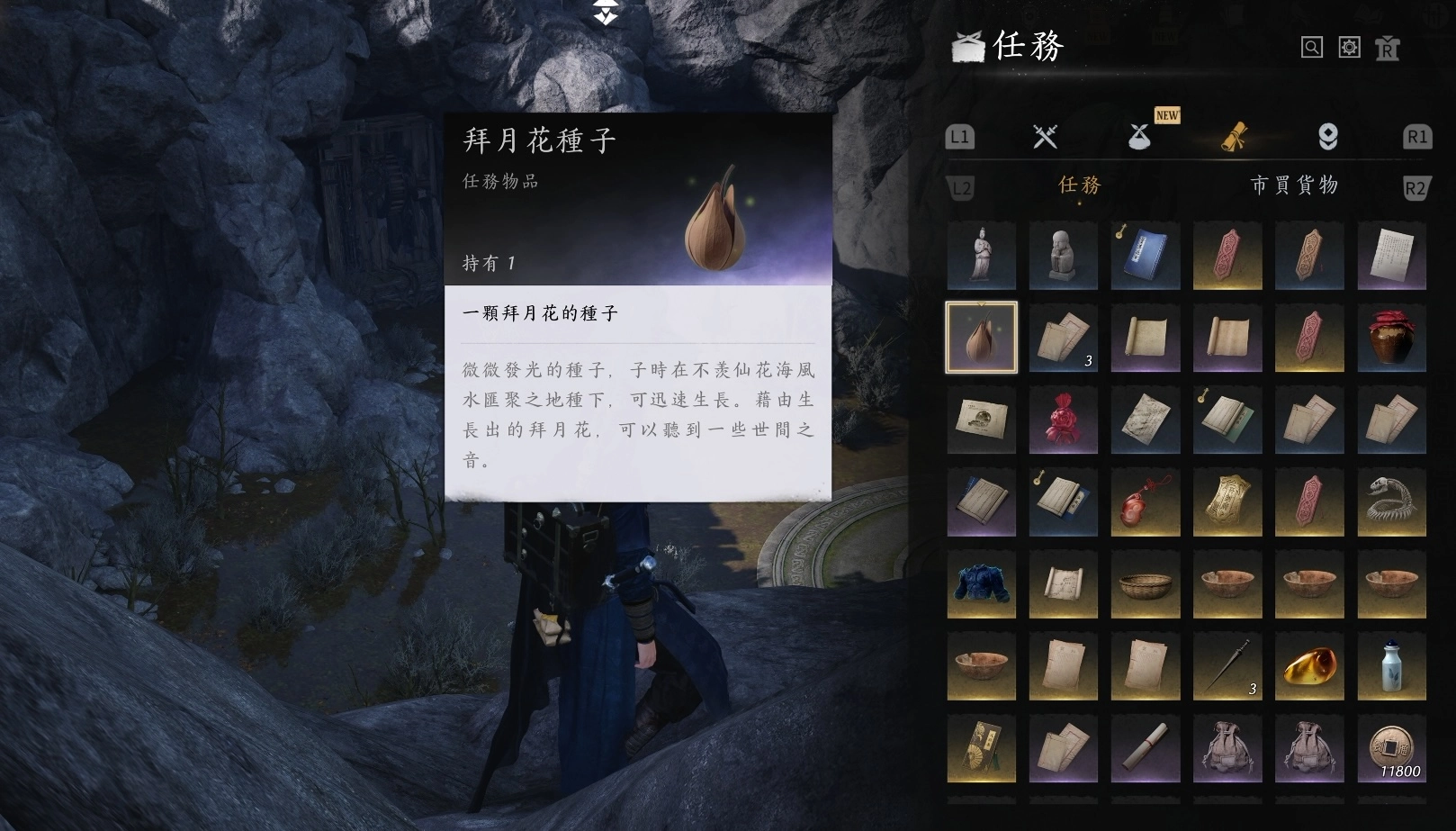Select the white statue figurine item

point(981,257)
